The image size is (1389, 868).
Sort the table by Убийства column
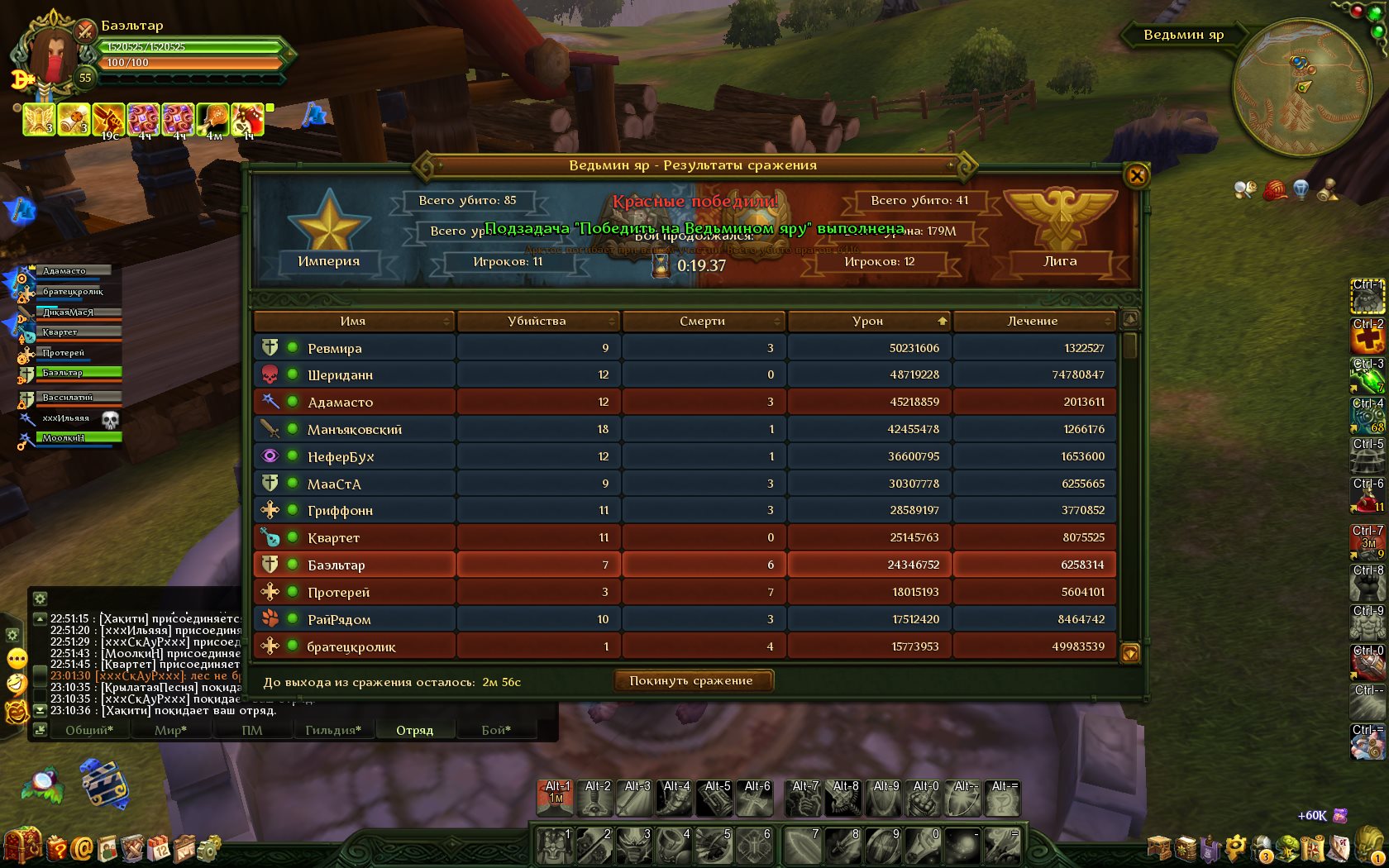coord(537,321)
